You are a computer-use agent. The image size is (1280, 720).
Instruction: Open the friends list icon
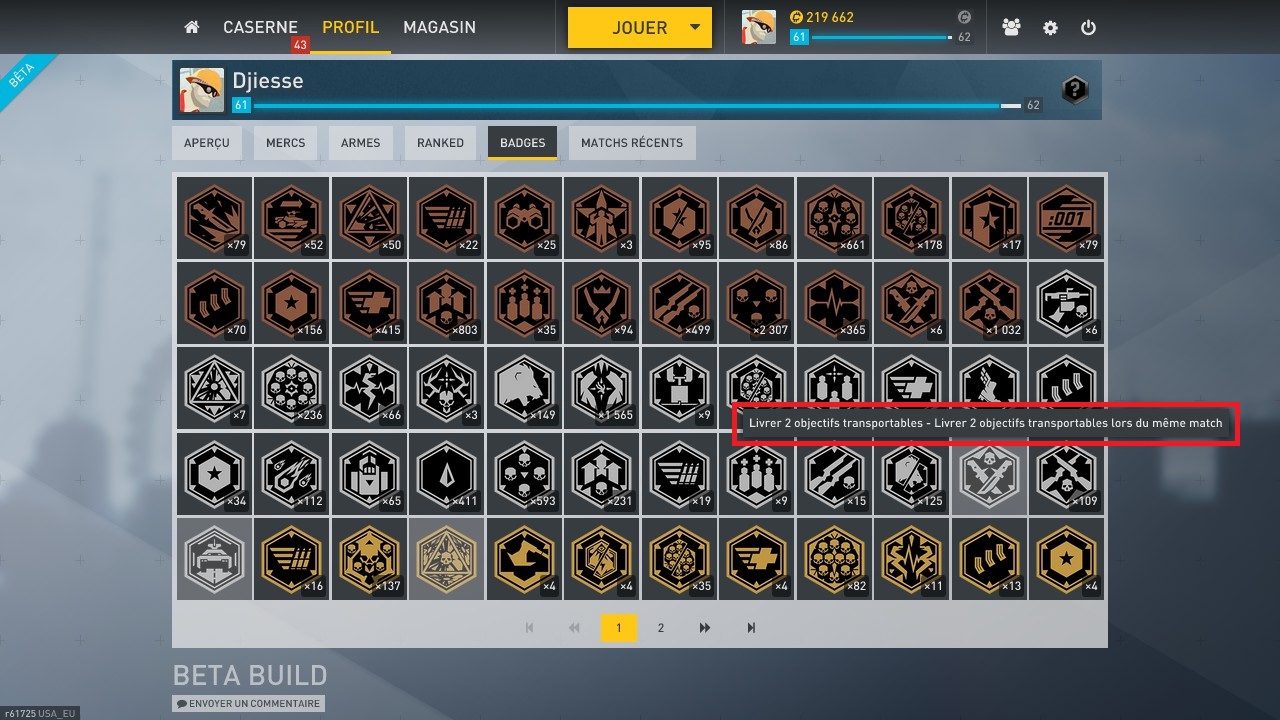click(x=1011, y=28)
